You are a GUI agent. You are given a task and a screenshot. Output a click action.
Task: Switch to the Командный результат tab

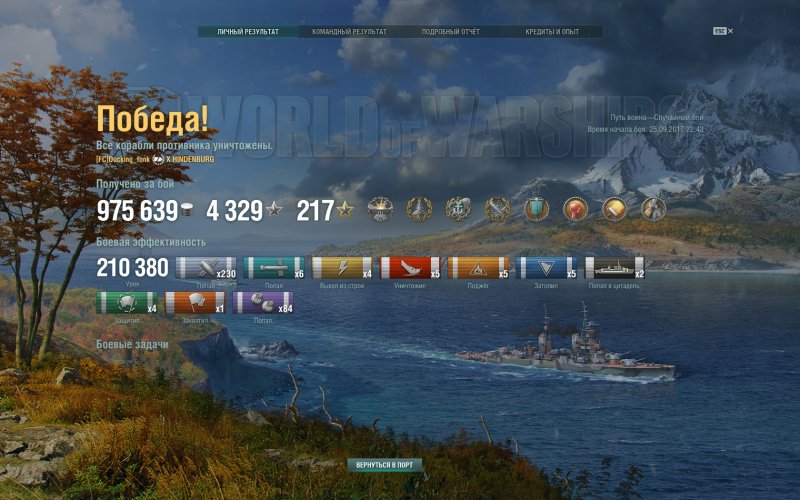[x=349, y=32]
